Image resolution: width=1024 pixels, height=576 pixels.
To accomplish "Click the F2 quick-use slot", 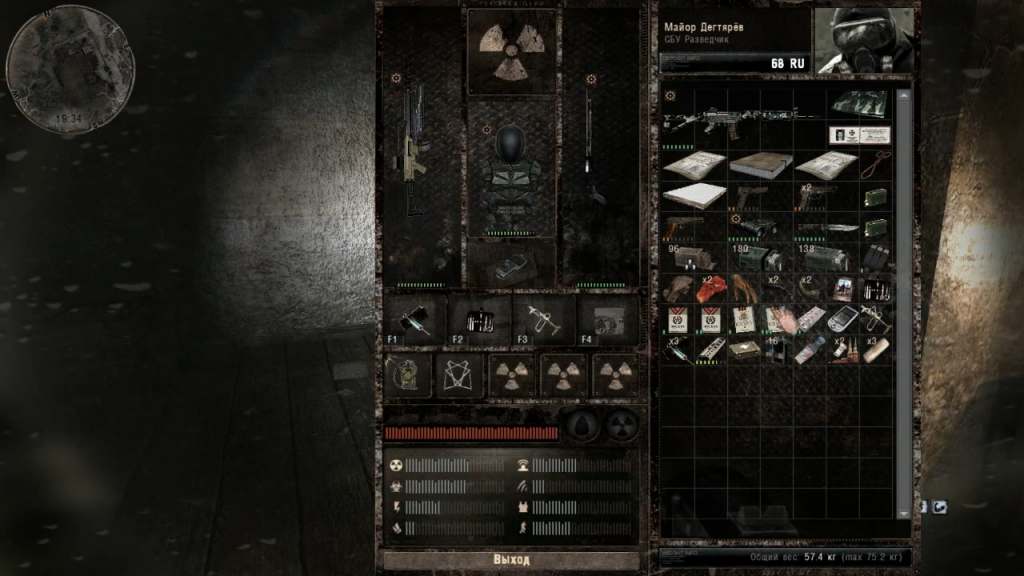I will coord(479,320).
